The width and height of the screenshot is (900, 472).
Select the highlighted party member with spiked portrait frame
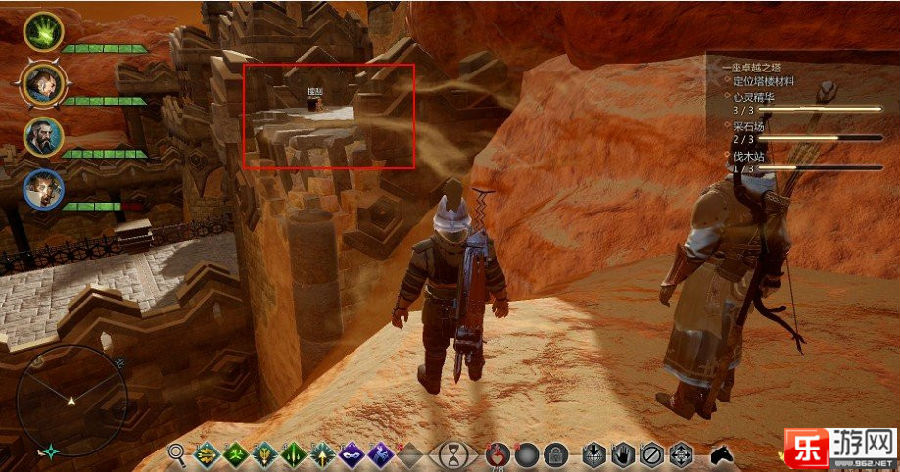[x=43, y=85]
